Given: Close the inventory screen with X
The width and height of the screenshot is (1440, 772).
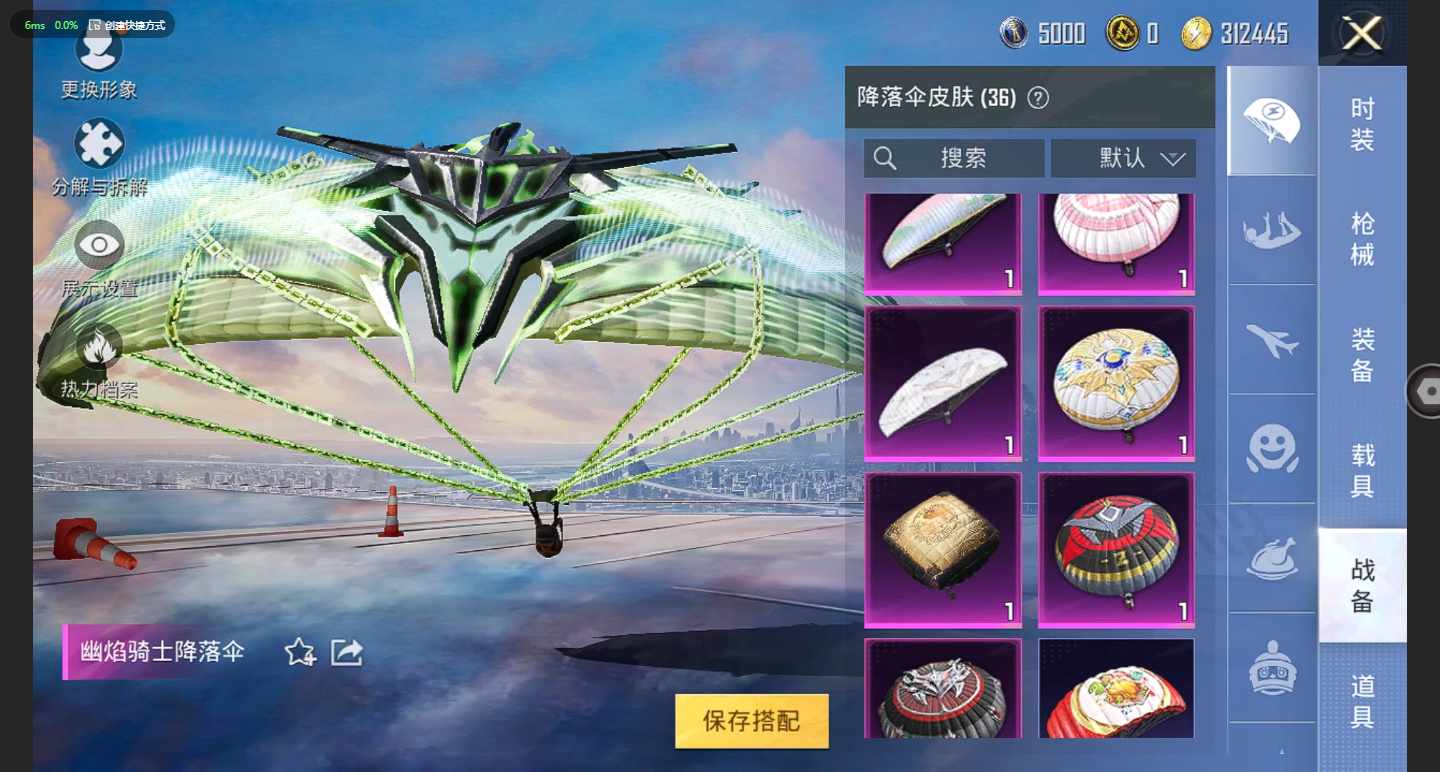Looking at the screenshot, I should coord(1361,34).
